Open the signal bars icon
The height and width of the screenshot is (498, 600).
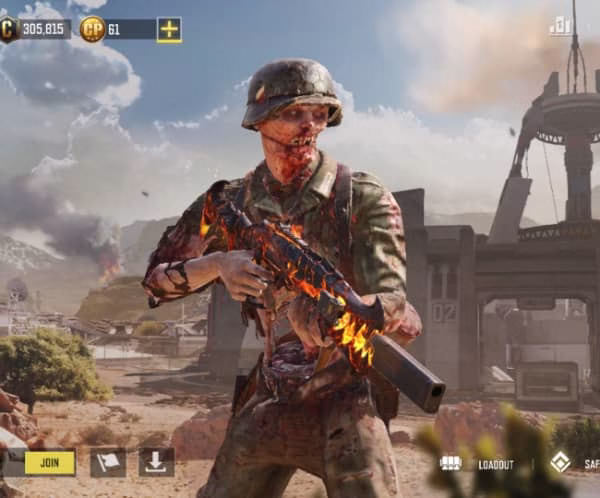pyautogui.click(x=560, y=26)
